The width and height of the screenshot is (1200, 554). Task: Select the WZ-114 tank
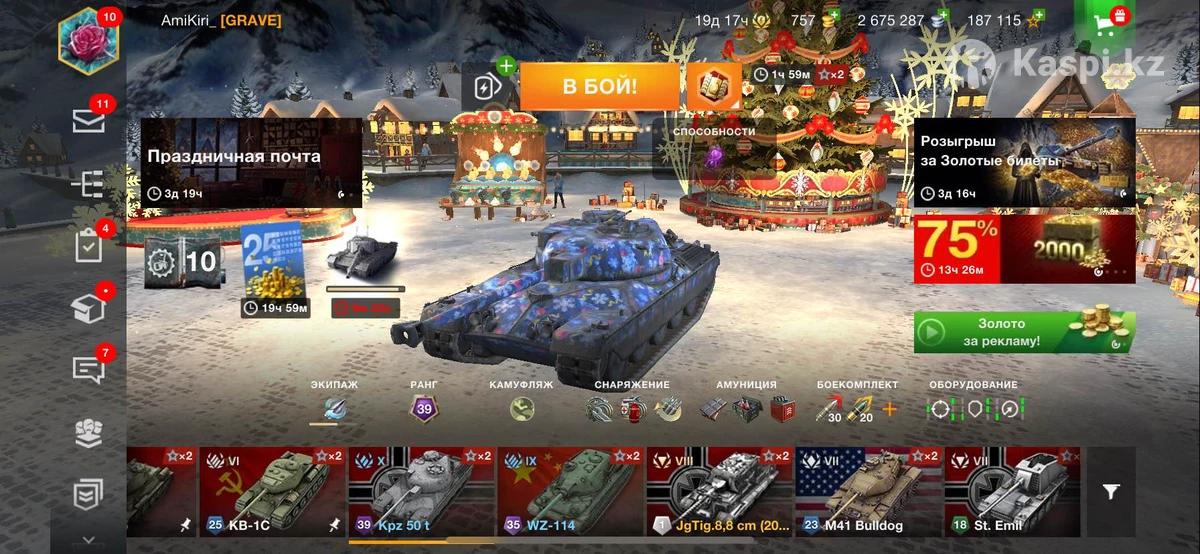point(570,492)
